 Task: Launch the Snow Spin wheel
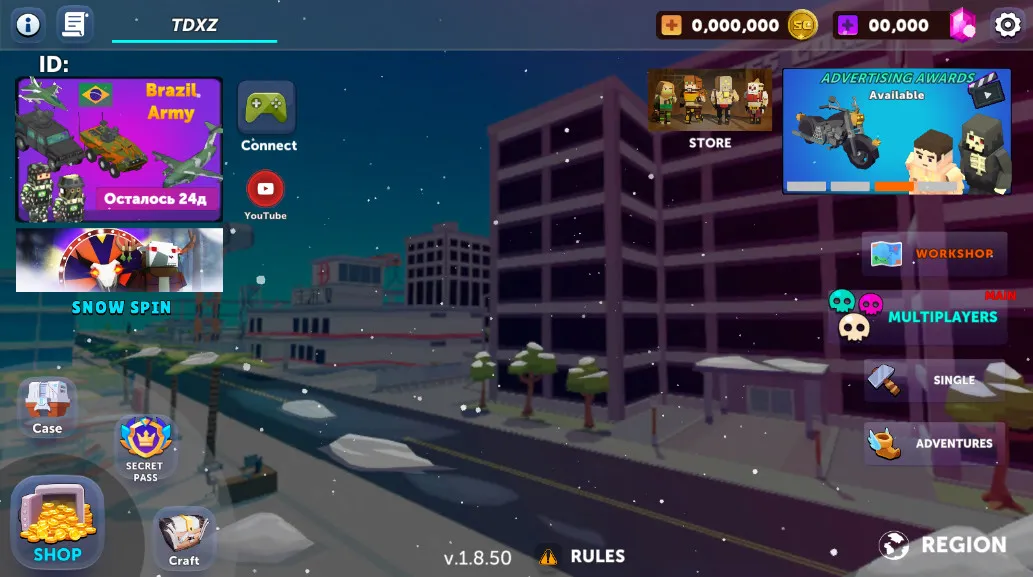(x=119, y=260)
